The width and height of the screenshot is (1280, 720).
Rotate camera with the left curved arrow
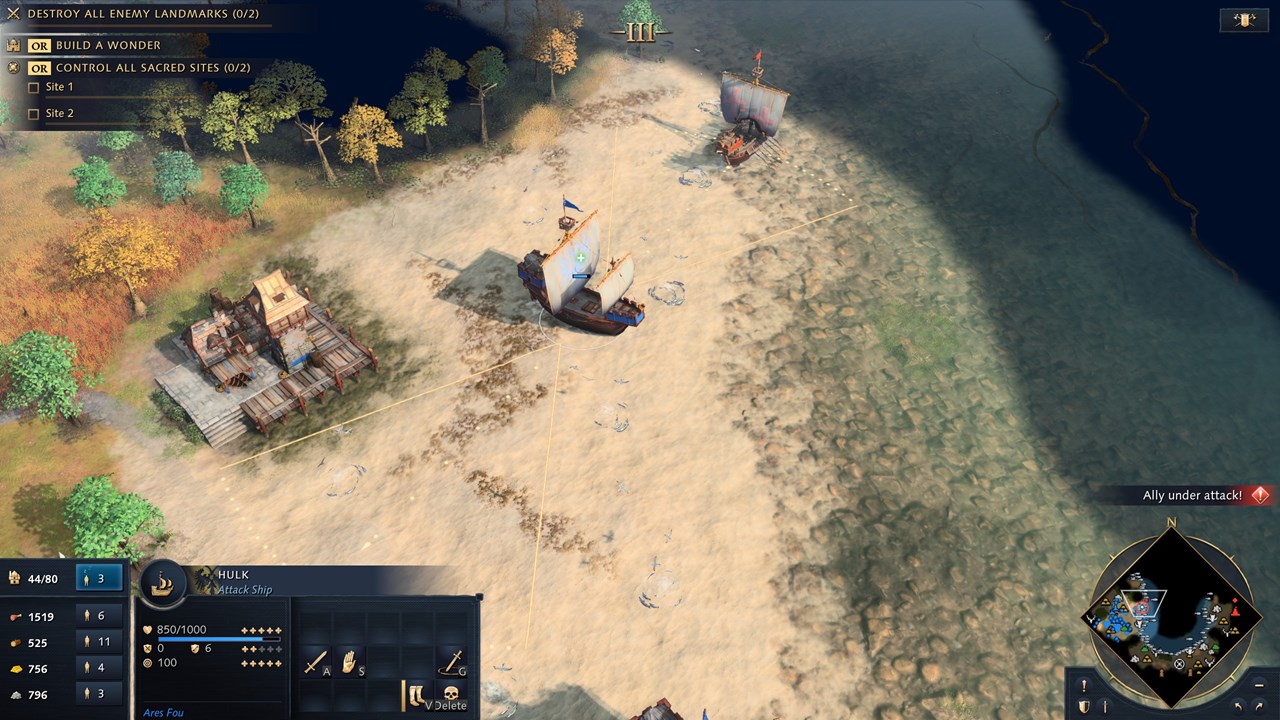[1238, 707]
